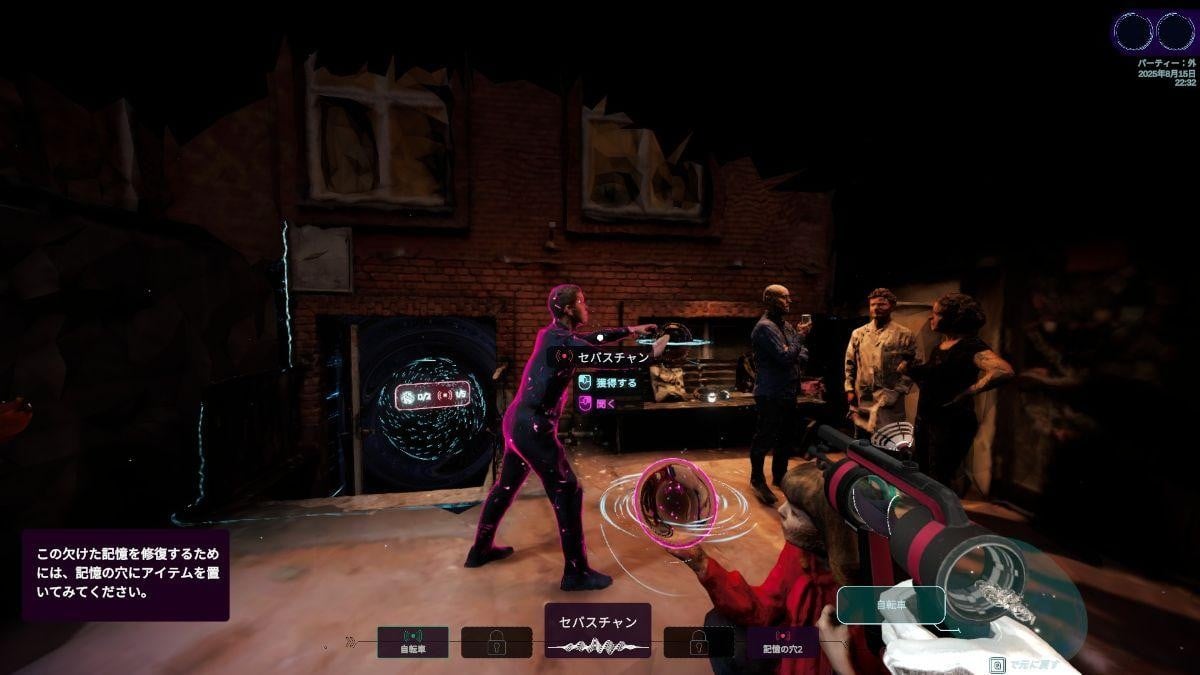The height and width of the screenshot is (675, 1200).
Task: Click the locked node beside the 自転車 node
Action: [496, 642]
